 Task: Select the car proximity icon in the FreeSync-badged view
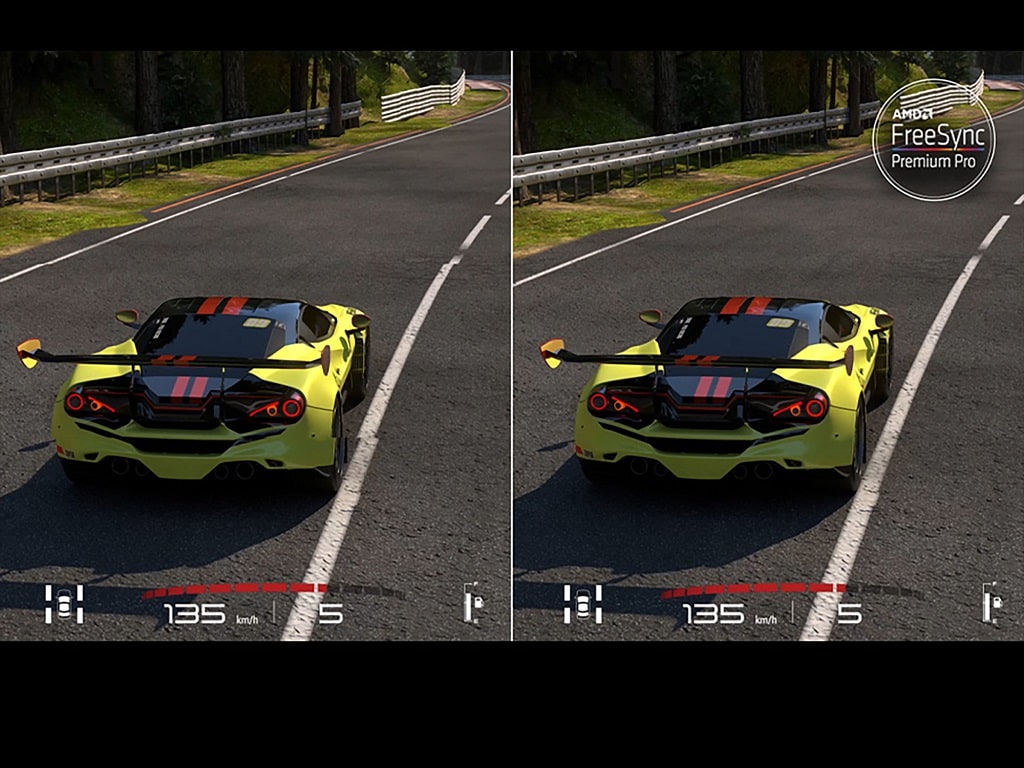click(582, 604)
